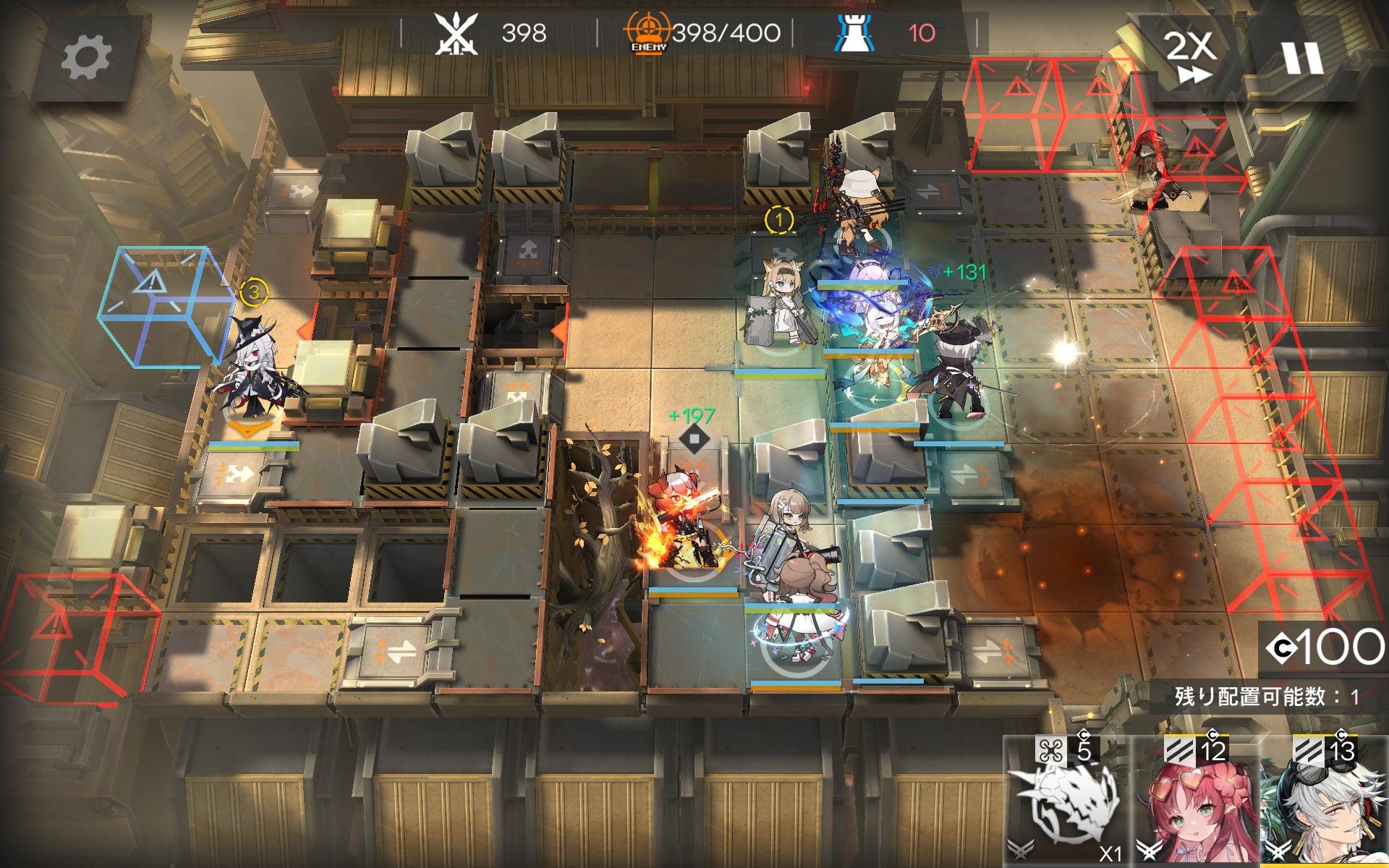Pause the battle
Screen dimensions: 1389x868
[x=1302, y=57]
